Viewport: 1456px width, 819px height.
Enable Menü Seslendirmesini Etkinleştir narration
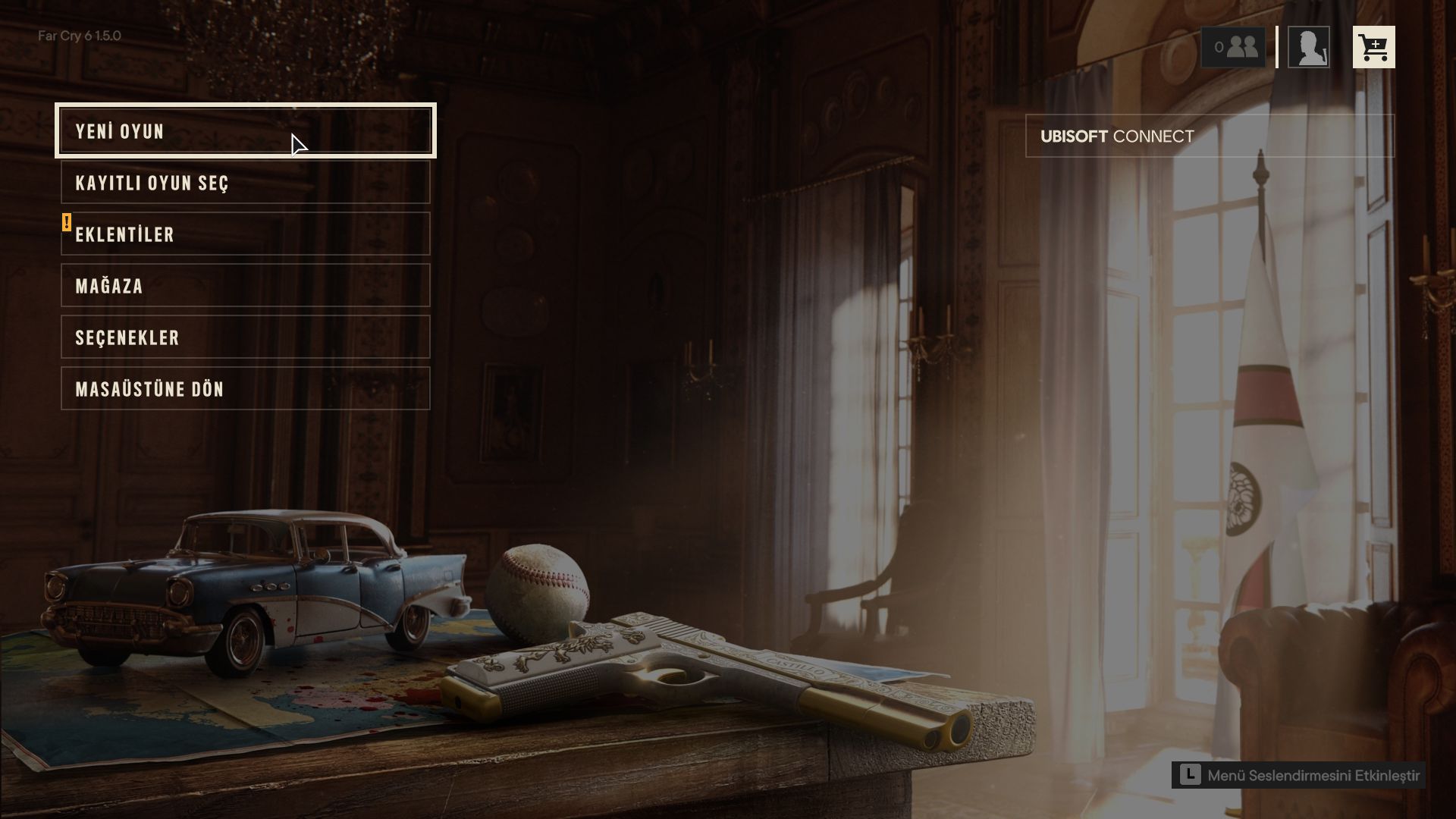(x=1298, y=775)
